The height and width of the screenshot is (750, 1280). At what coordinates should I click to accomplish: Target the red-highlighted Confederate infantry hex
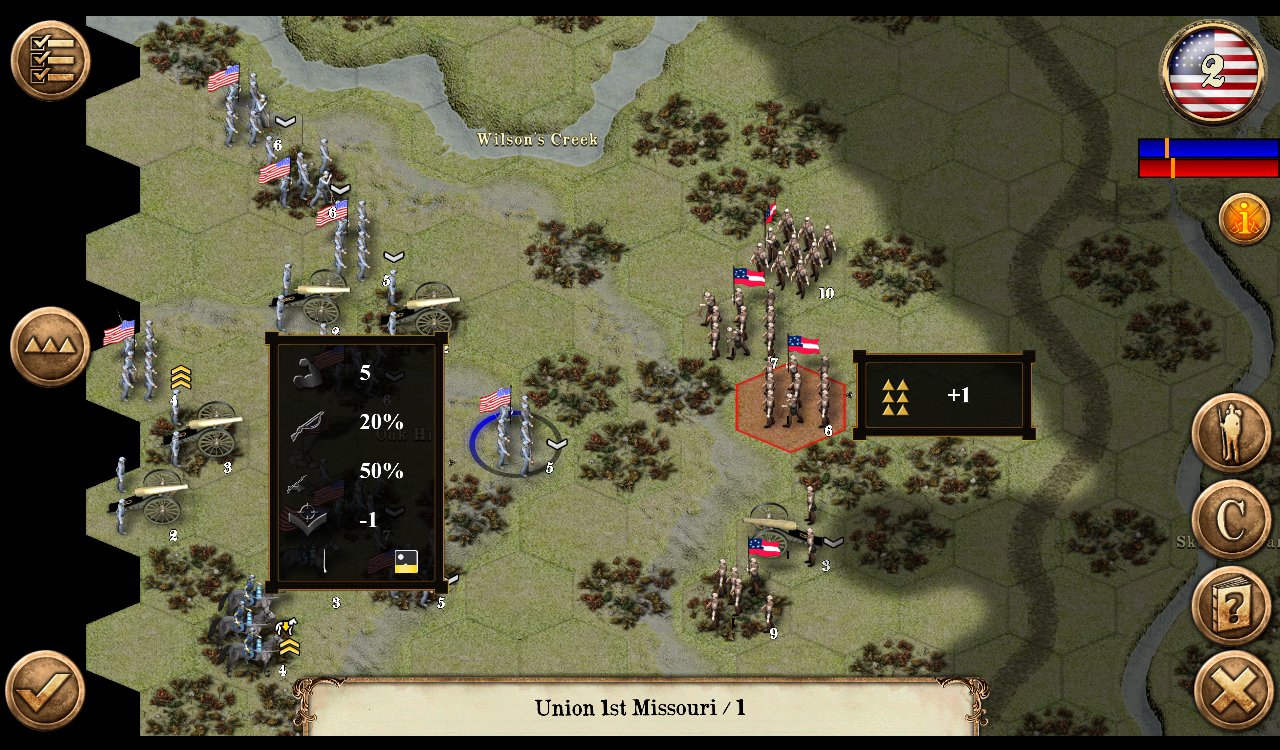pos(790,405)
